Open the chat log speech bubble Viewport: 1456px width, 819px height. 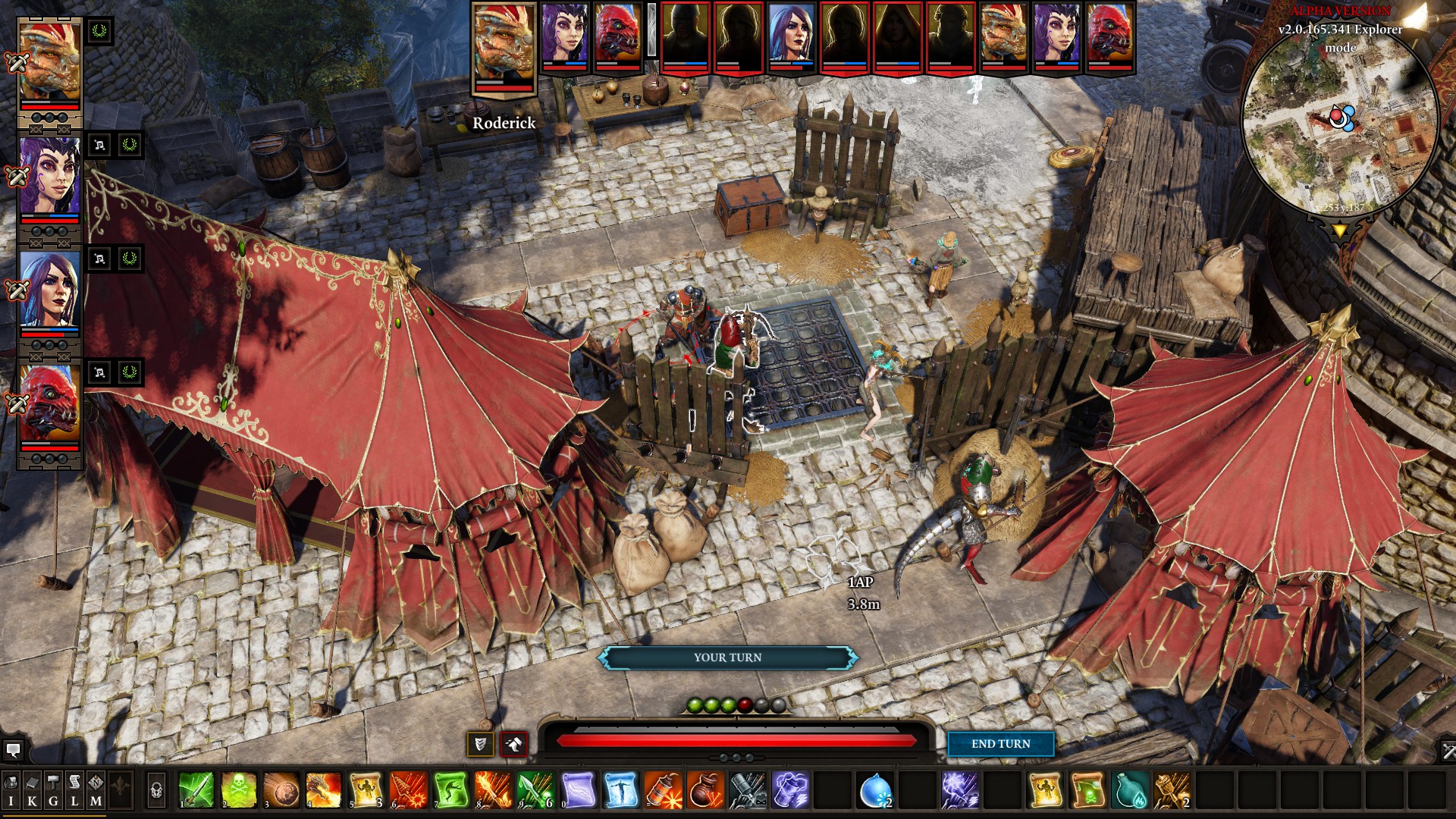pos(13,750)
